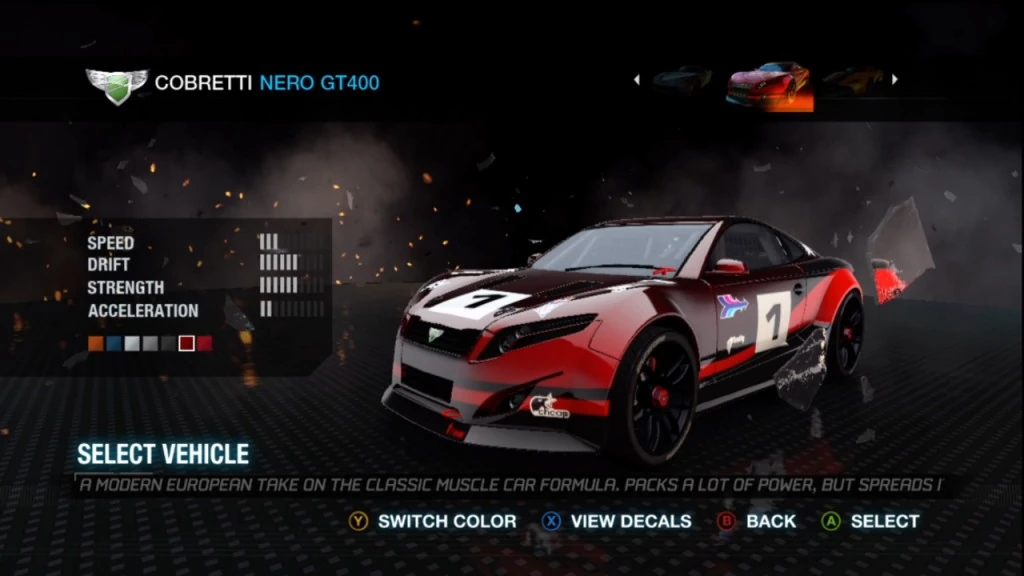Apply the light silver color swatch
Image resolution: width=1024 pixels, height=576 pixels.
tap(131, 343)
